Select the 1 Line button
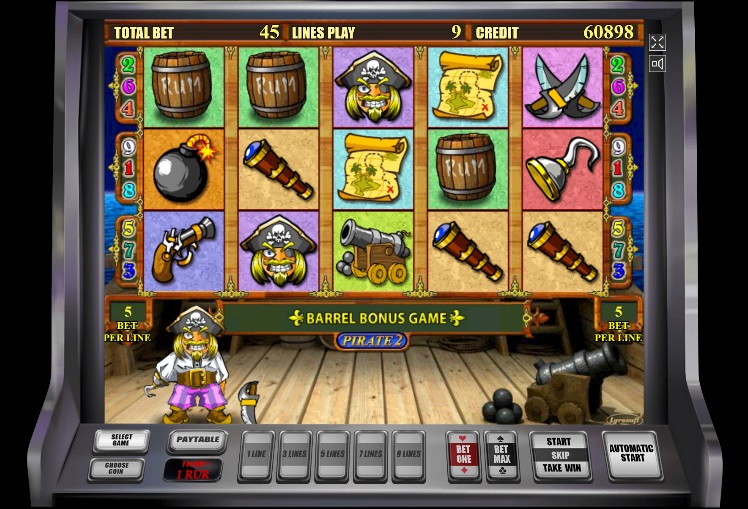 (x=257, y=453)
